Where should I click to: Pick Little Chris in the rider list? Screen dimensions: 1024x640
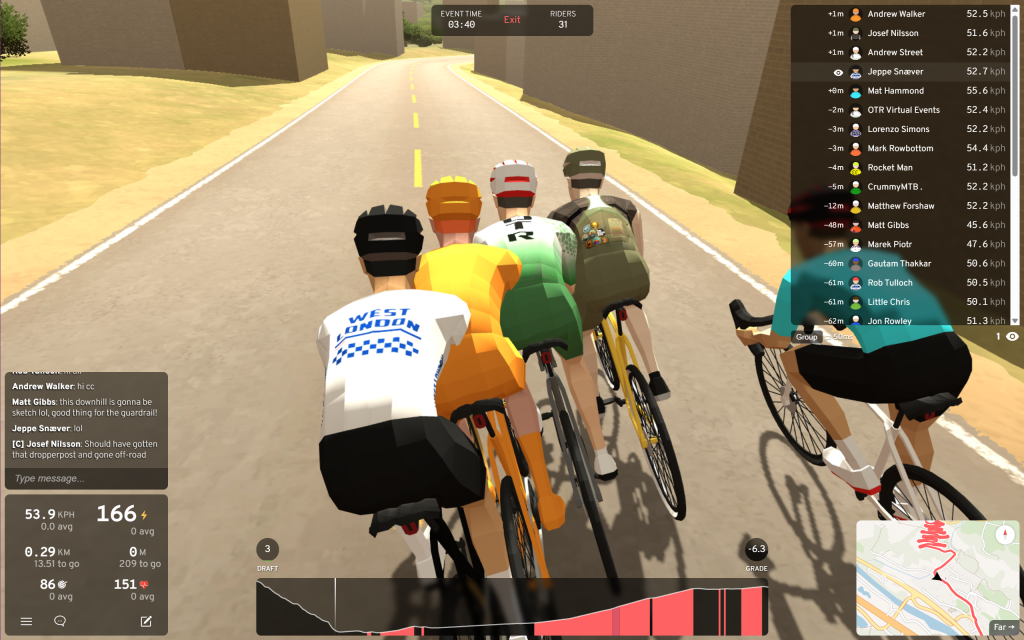(x=888, y=302)
